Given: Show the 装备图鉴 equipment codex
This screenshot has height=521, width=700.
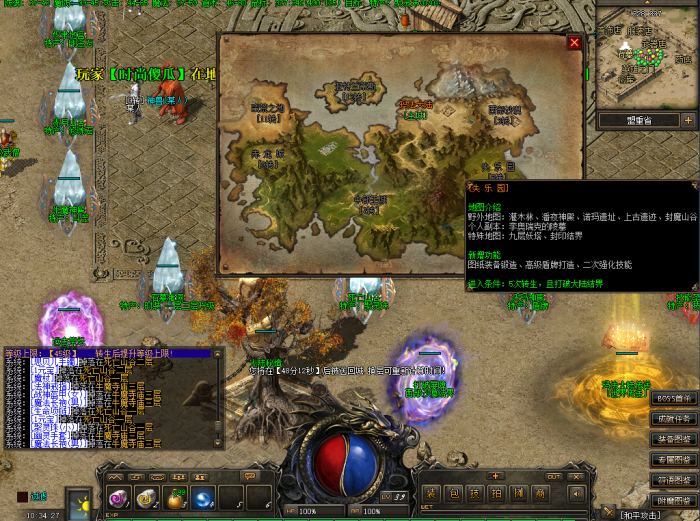Looking at the screenshot, I should coord(674,439).
